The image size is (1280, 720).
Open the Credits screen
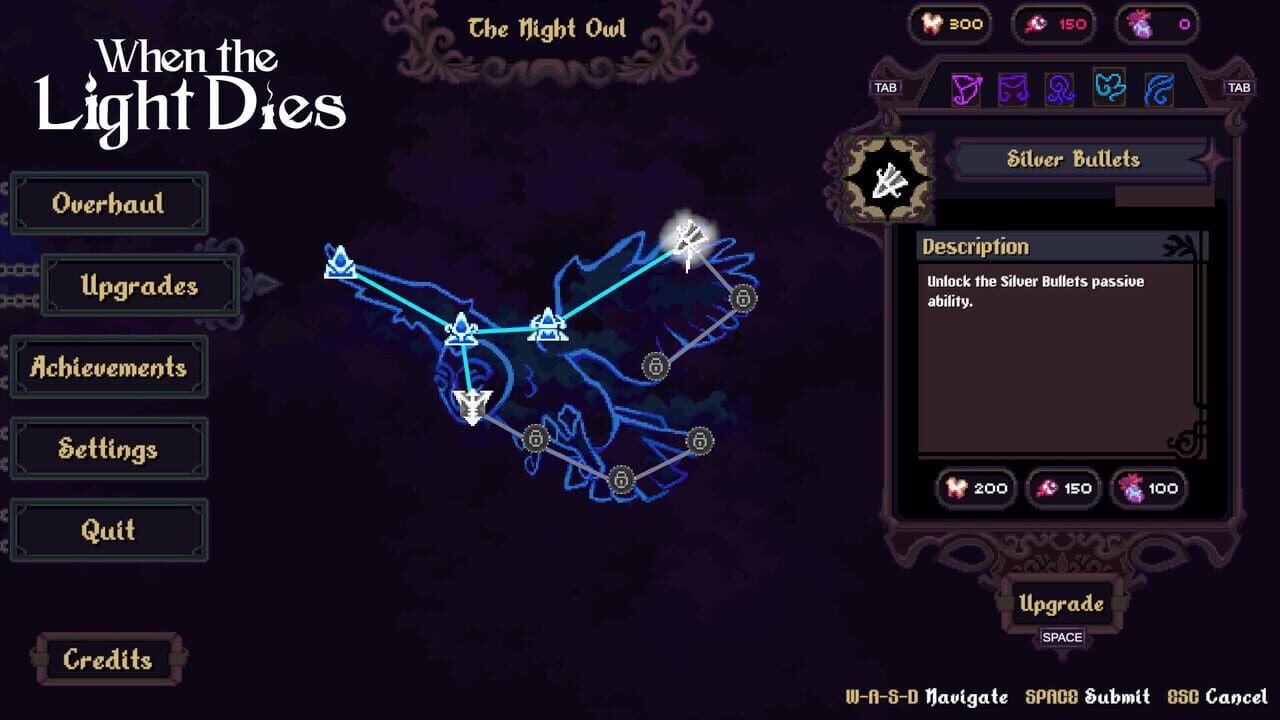pyautogui.click(x=106, y=660)
